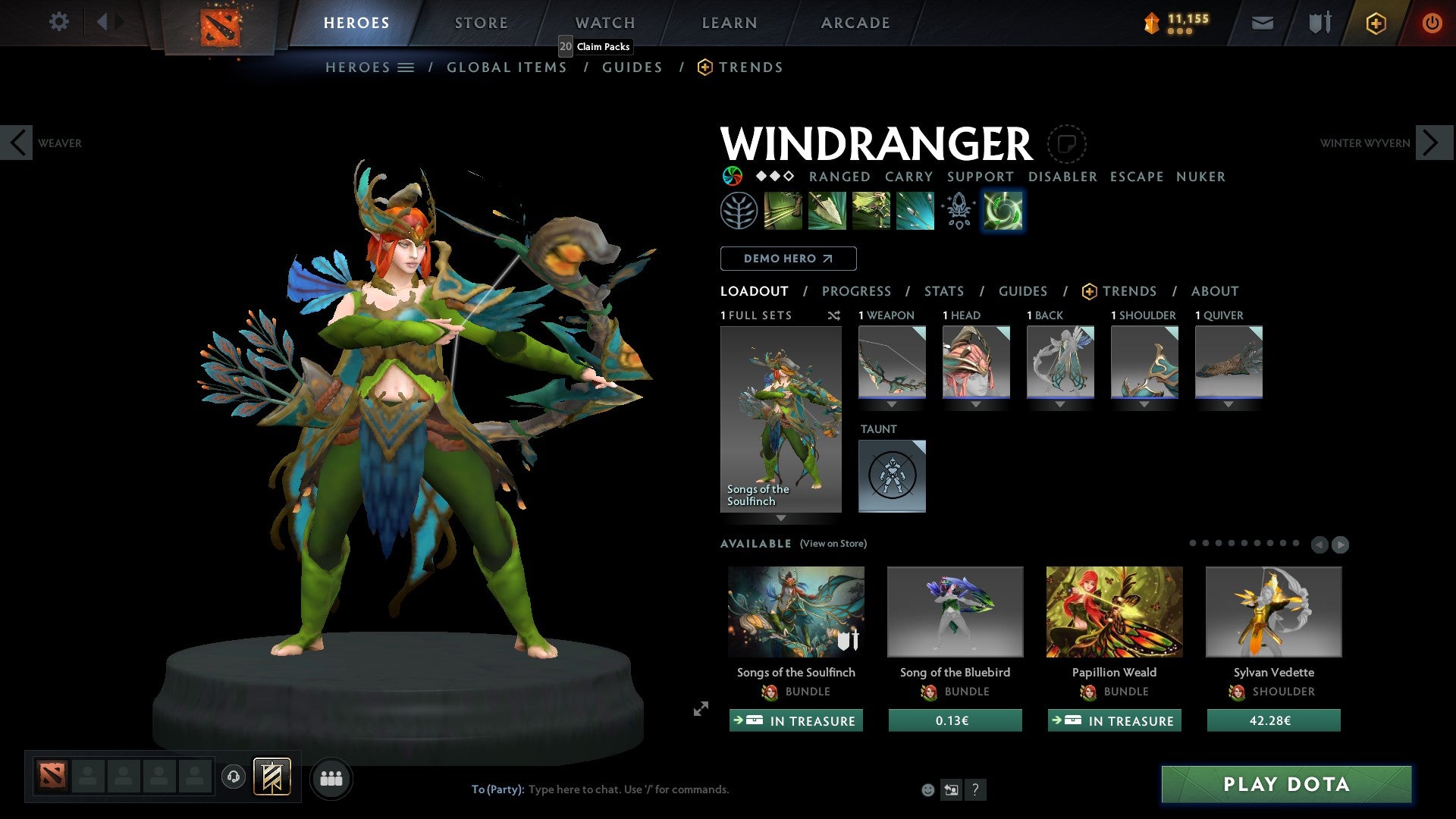Select Windranger's Shackleshot ability icon
Image resolution: width=1456 pixels, height=819 pixels.
[x=784, y=210]
